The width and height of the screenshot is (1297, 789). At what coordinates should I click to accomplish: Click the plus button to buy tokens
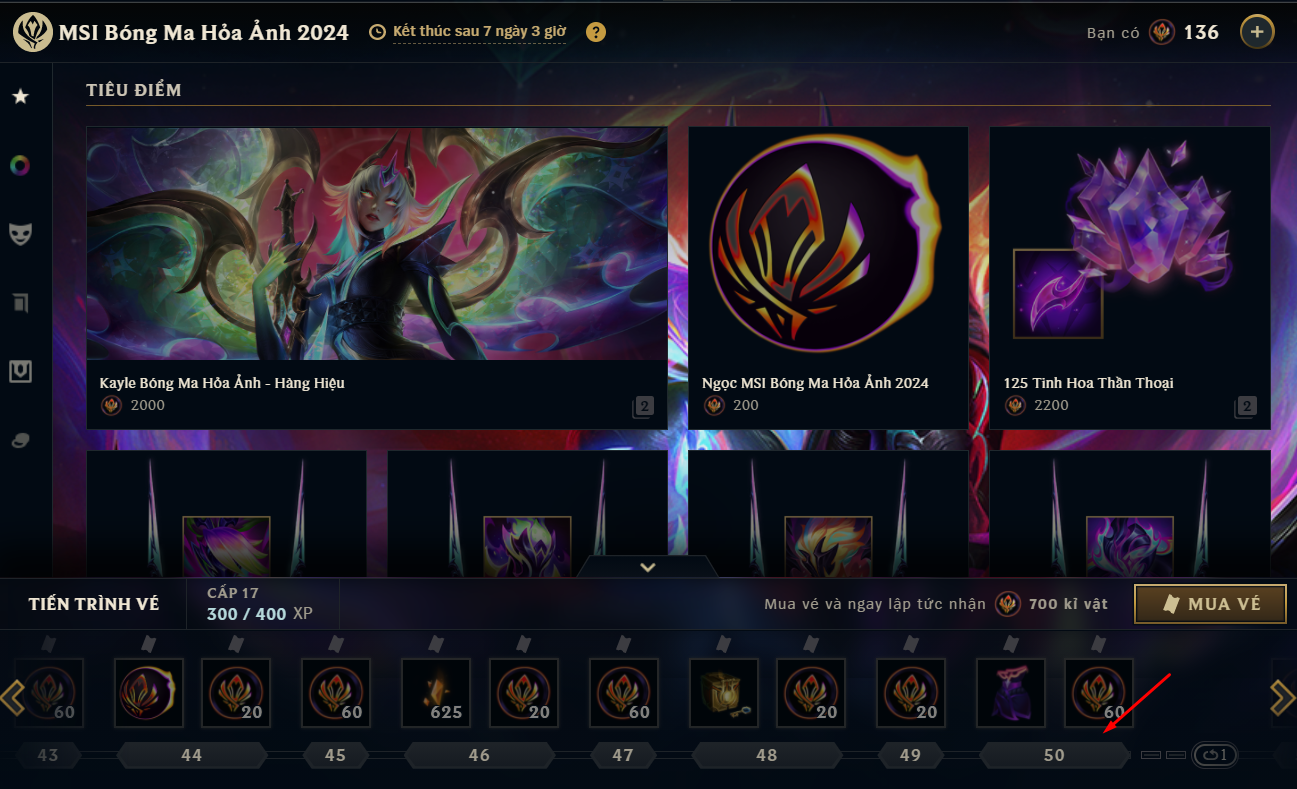coord(1257,31)
